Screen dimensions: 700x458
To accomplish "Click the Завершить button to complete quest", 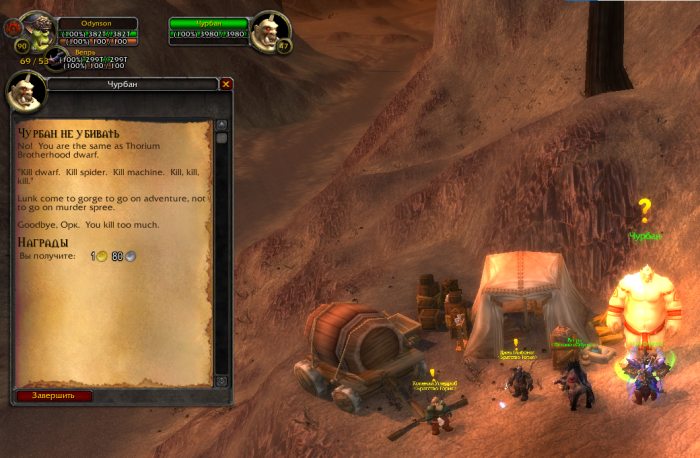I will (x=54, y=395).
